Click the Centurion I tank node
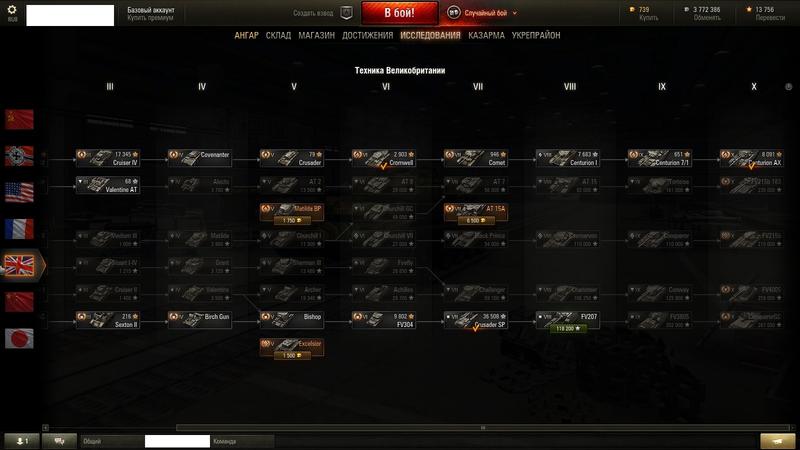Image resolution: width=800 pixels, height=450 pixels. (x=567, y=158)
